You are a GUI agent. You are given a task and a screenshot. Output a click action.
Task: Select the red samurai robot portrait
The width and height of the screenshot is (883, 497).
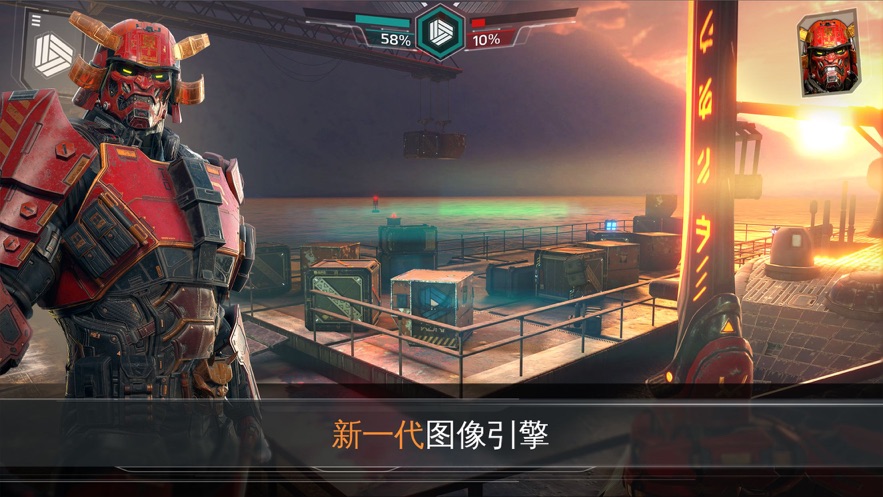point(827,54)
